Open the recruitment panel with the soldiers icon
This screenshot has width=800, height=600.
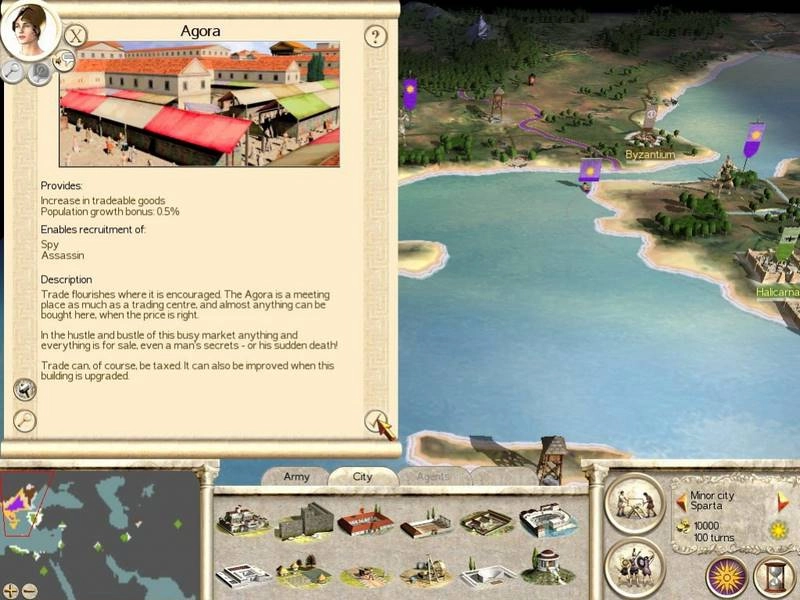[x=634, y=566]
